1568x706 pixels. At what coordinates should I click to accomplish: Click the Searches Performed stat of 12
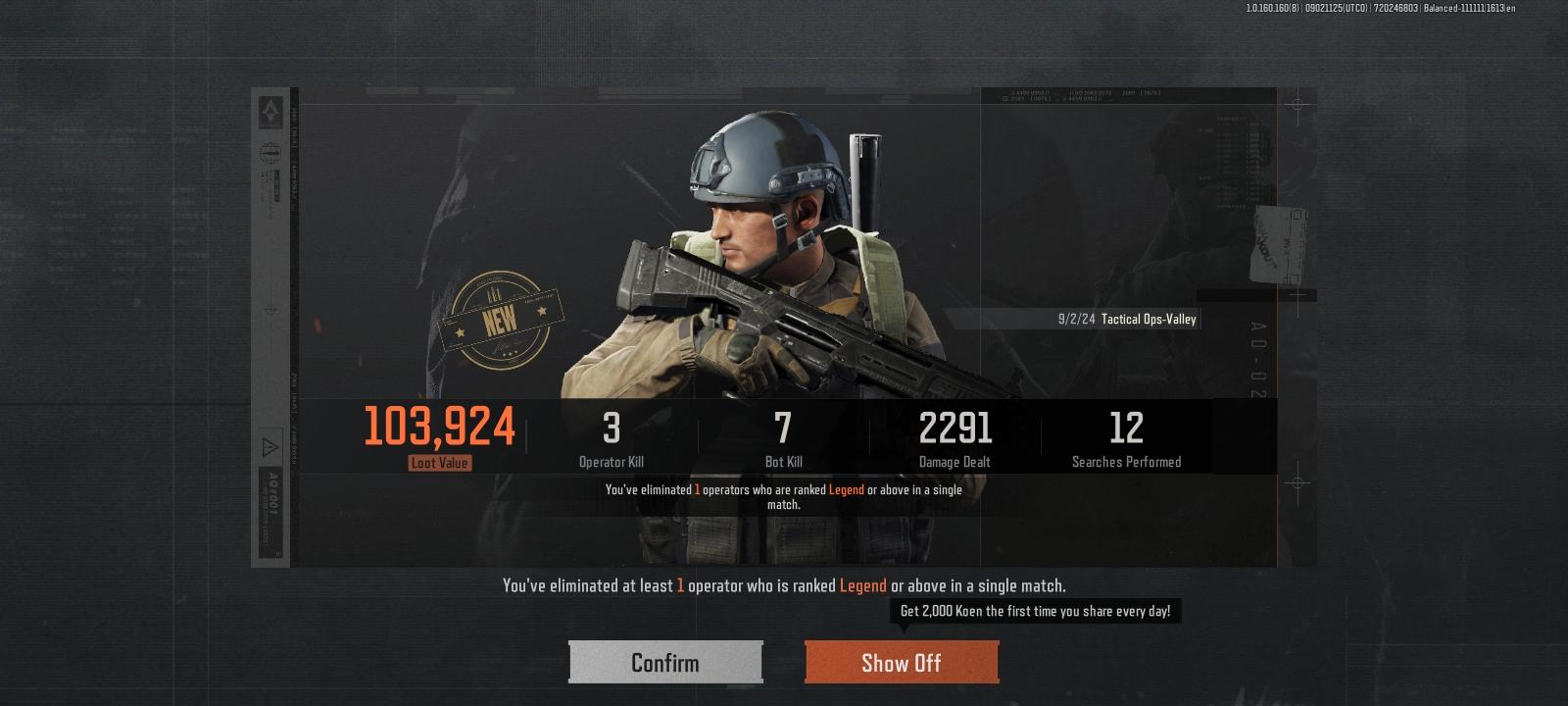[1127, 426]
